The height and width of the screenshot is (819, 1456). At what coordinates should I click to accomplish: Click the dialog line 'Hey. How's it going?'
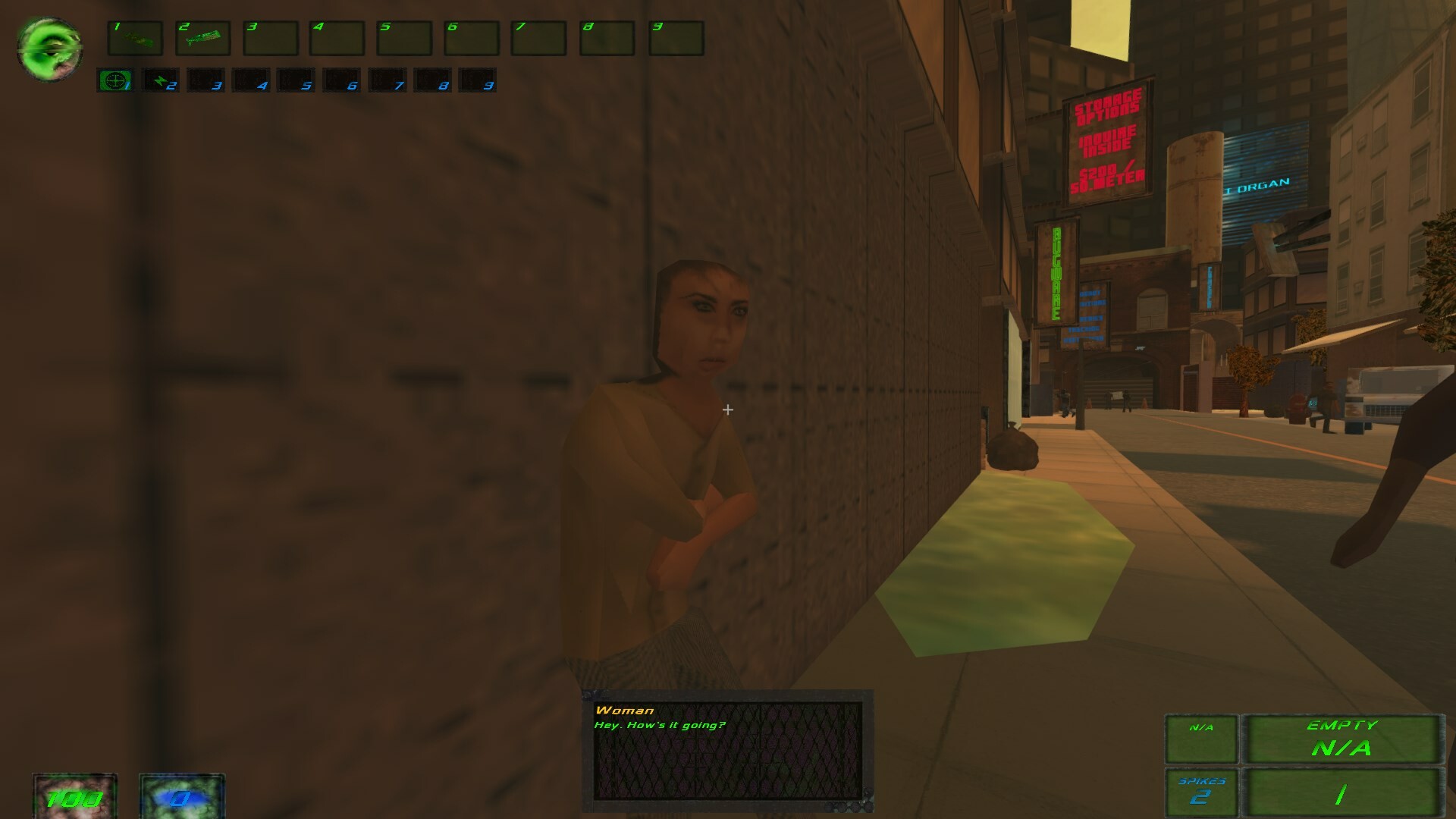tap(660, 724)
